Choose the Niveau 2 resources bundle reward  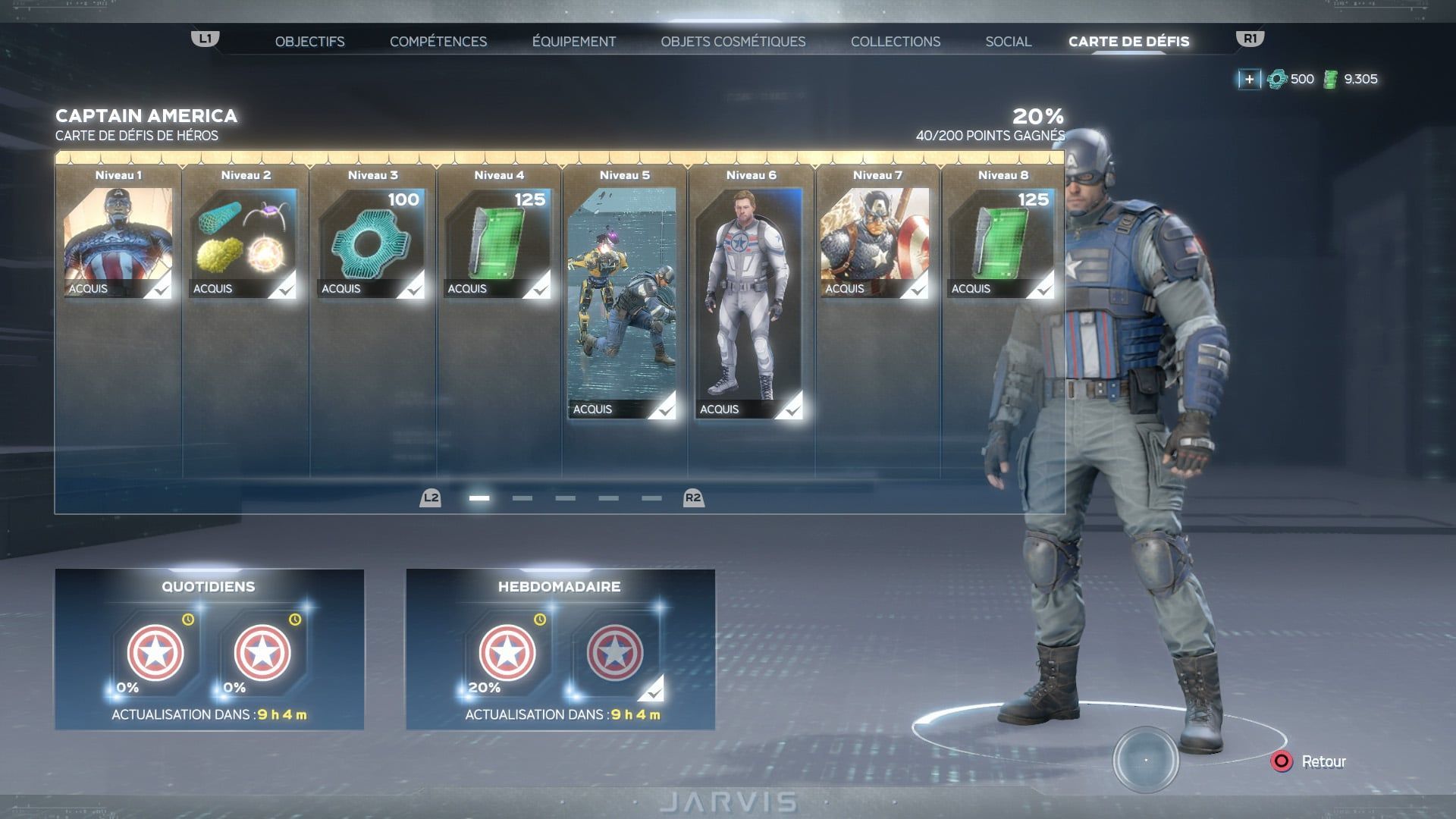244,243
